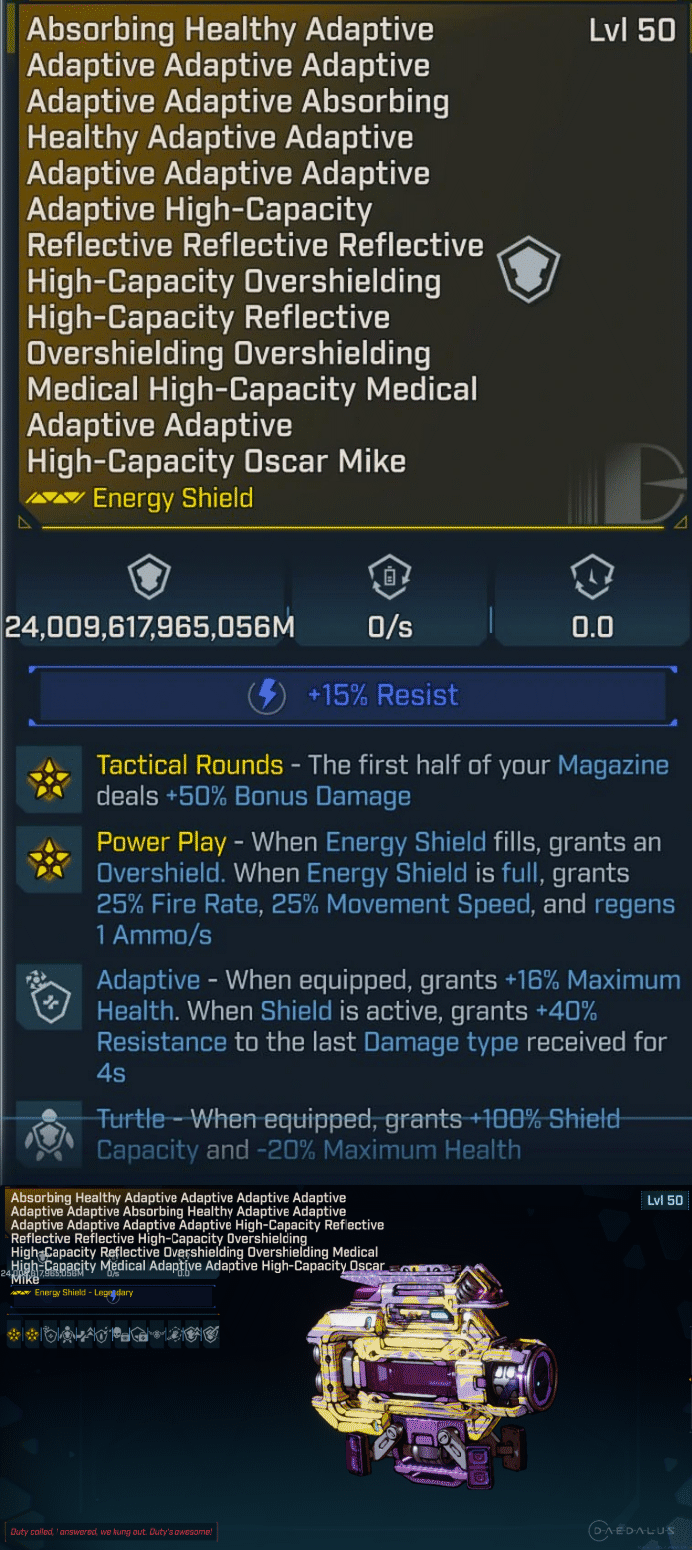Click the recharge rate stat icon
692x1550 pixels.
[390, 578]
